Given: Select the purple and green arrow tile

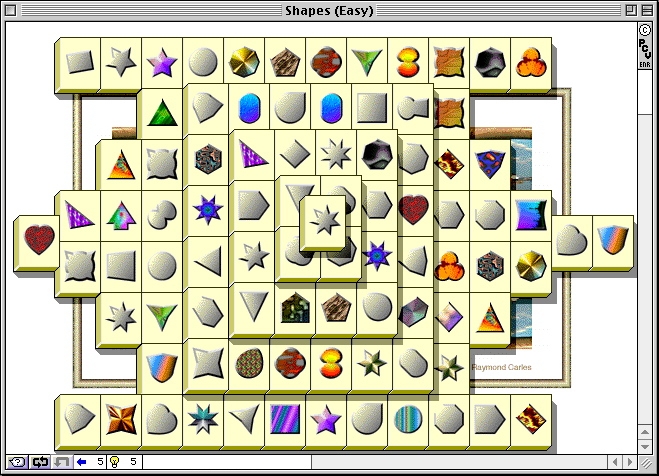Looking at the screenshot, I should click(121, 214).
